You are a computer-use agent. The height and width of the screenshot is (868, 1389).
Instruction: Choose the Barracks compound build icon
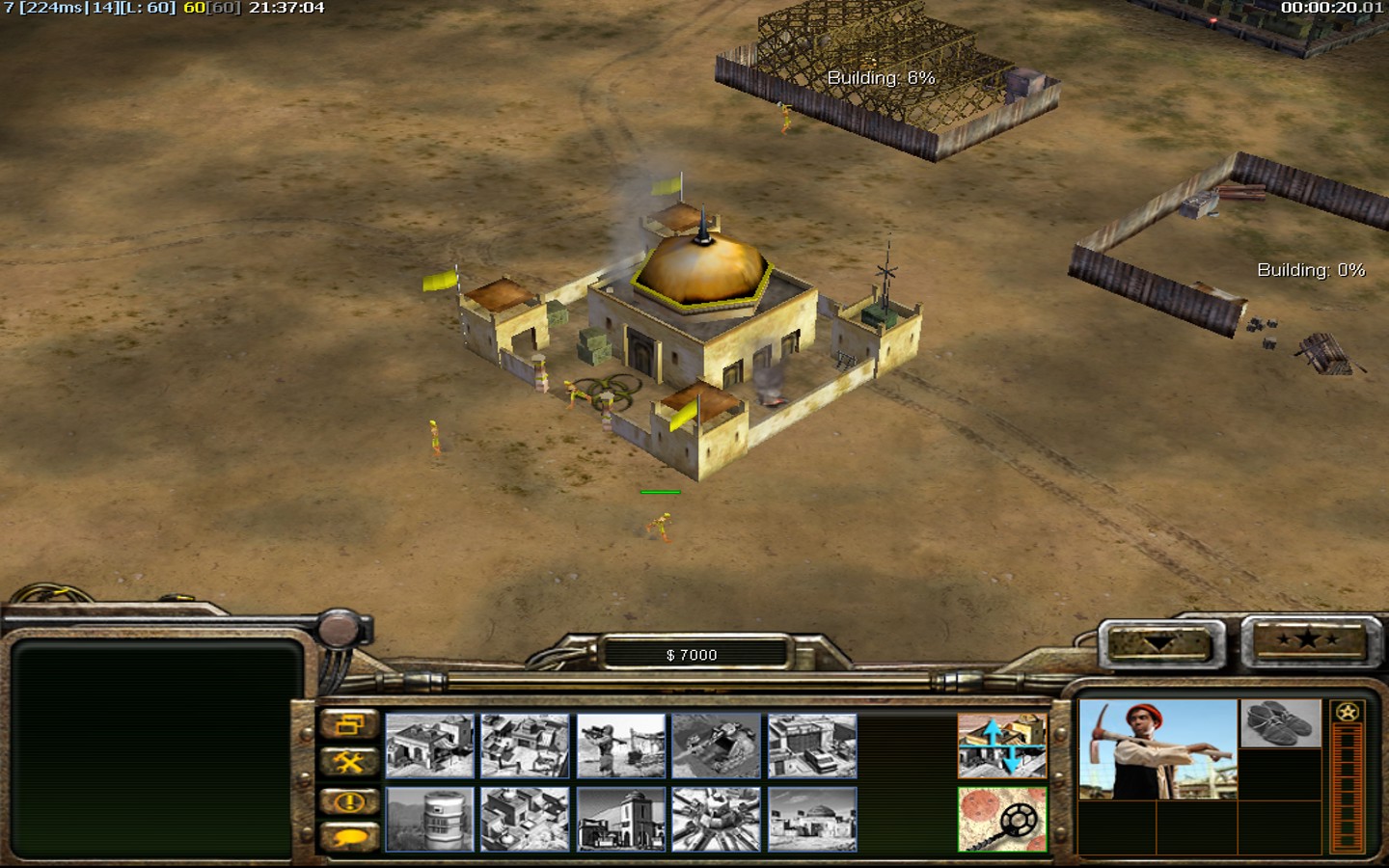click(525, 746)
